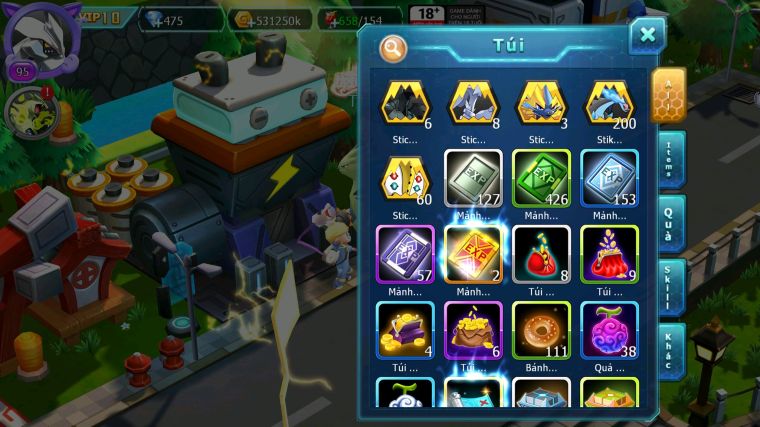Pick the purple swirl fruit with 38
Image resolution: width=760 pixels, height=427 pixels.
(x=610, y=330)
